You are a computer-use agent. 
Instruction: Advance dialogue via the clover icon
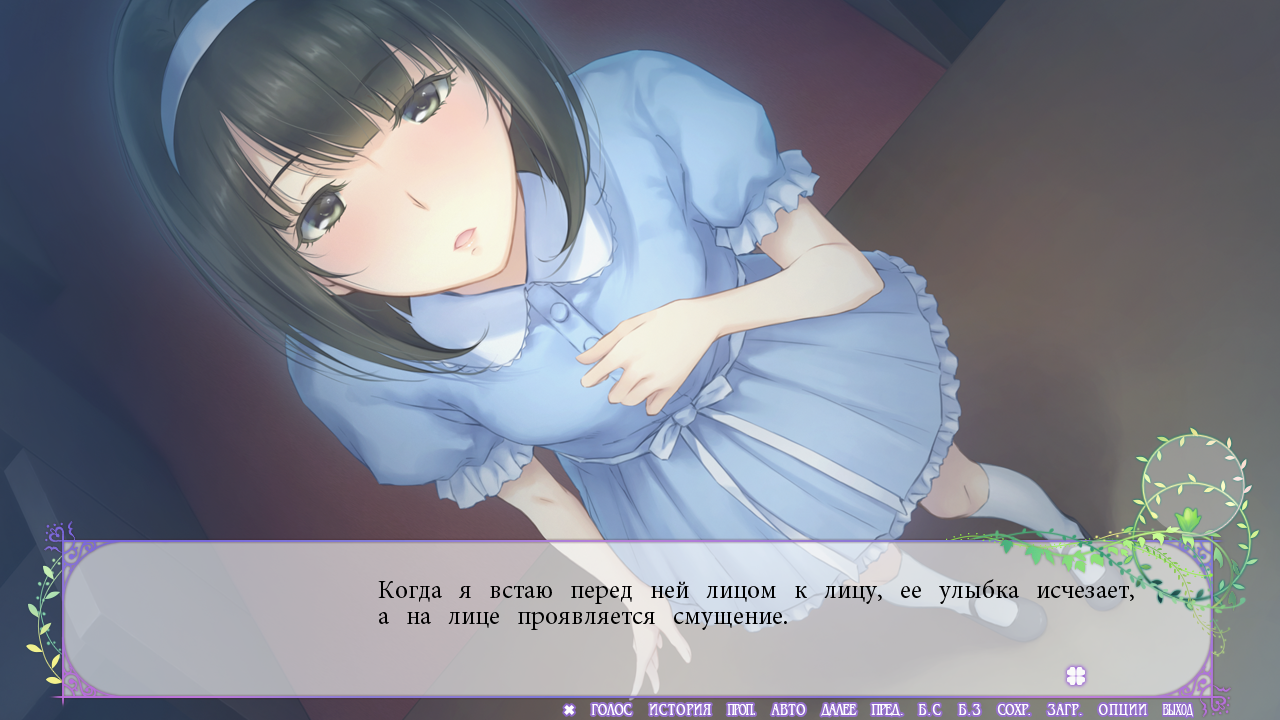1076,676
